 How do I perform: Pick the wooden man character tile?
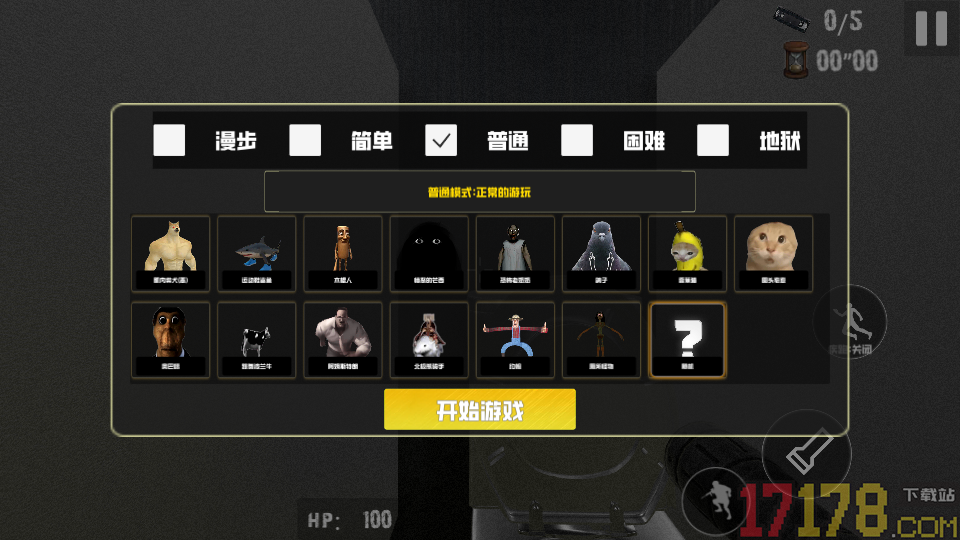click(343, 253)
